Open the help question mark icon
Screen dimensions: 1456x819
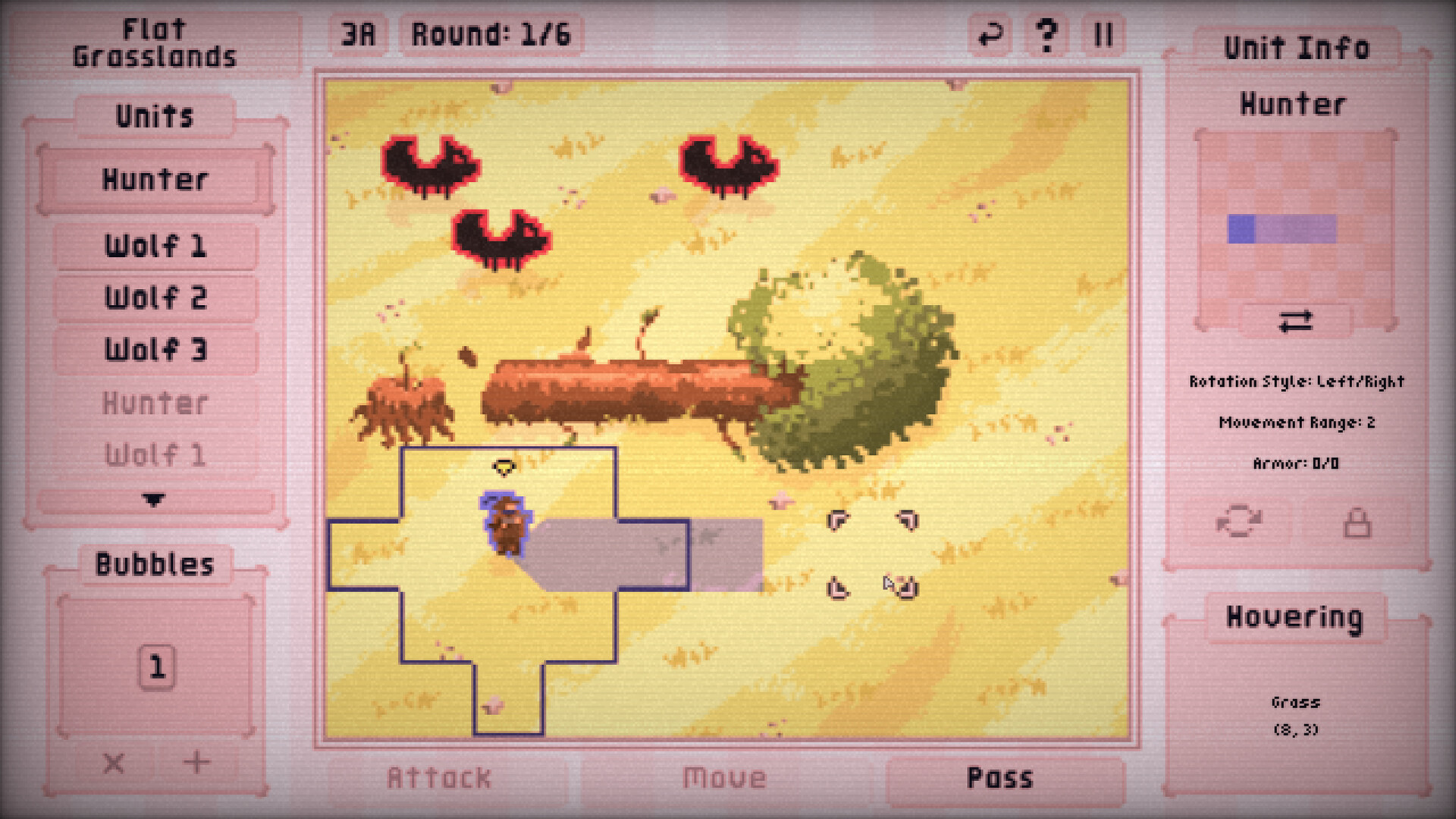point(1047,33)
